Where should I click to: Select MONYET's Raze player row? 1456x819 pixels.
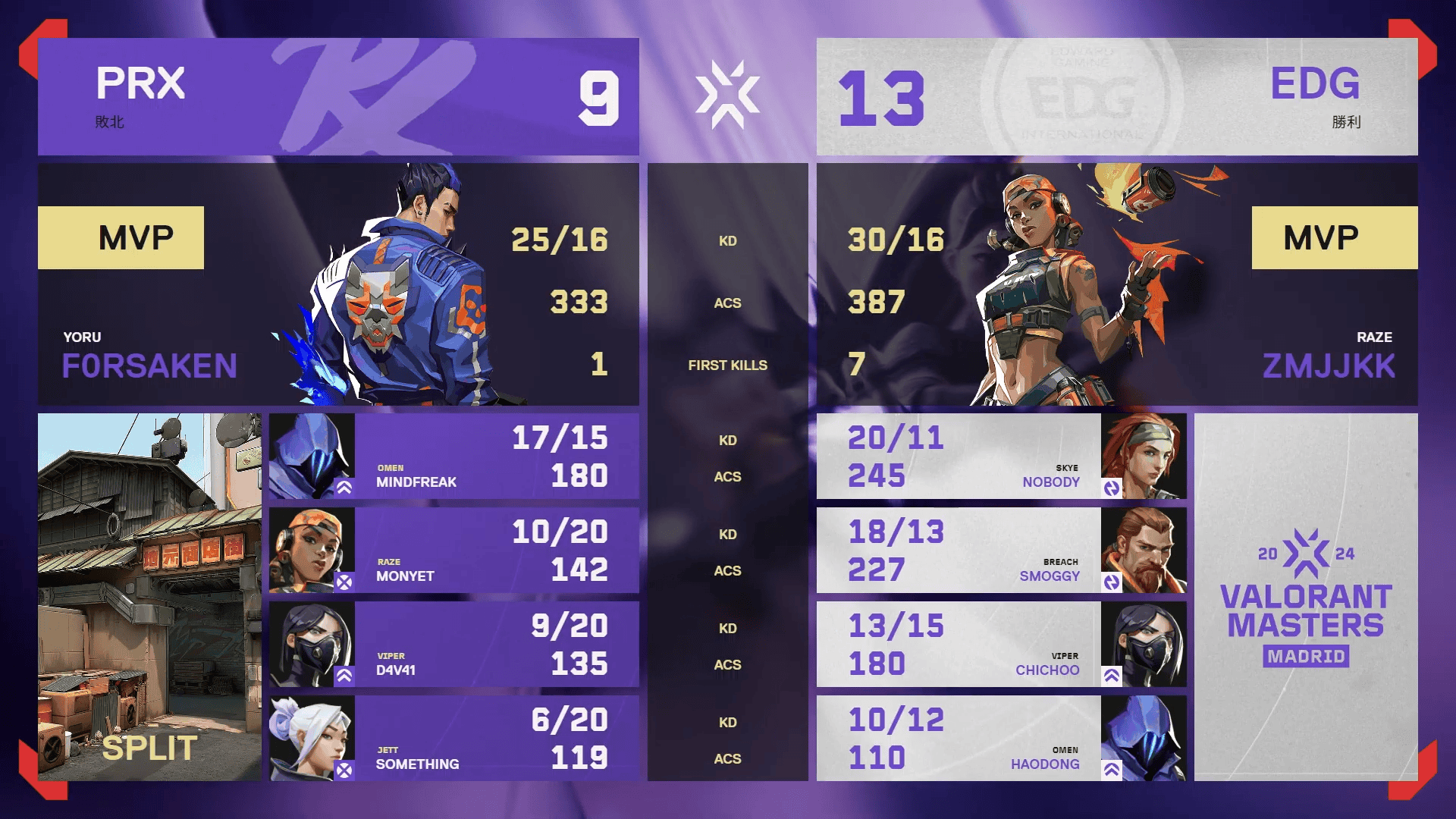point(453,551)
